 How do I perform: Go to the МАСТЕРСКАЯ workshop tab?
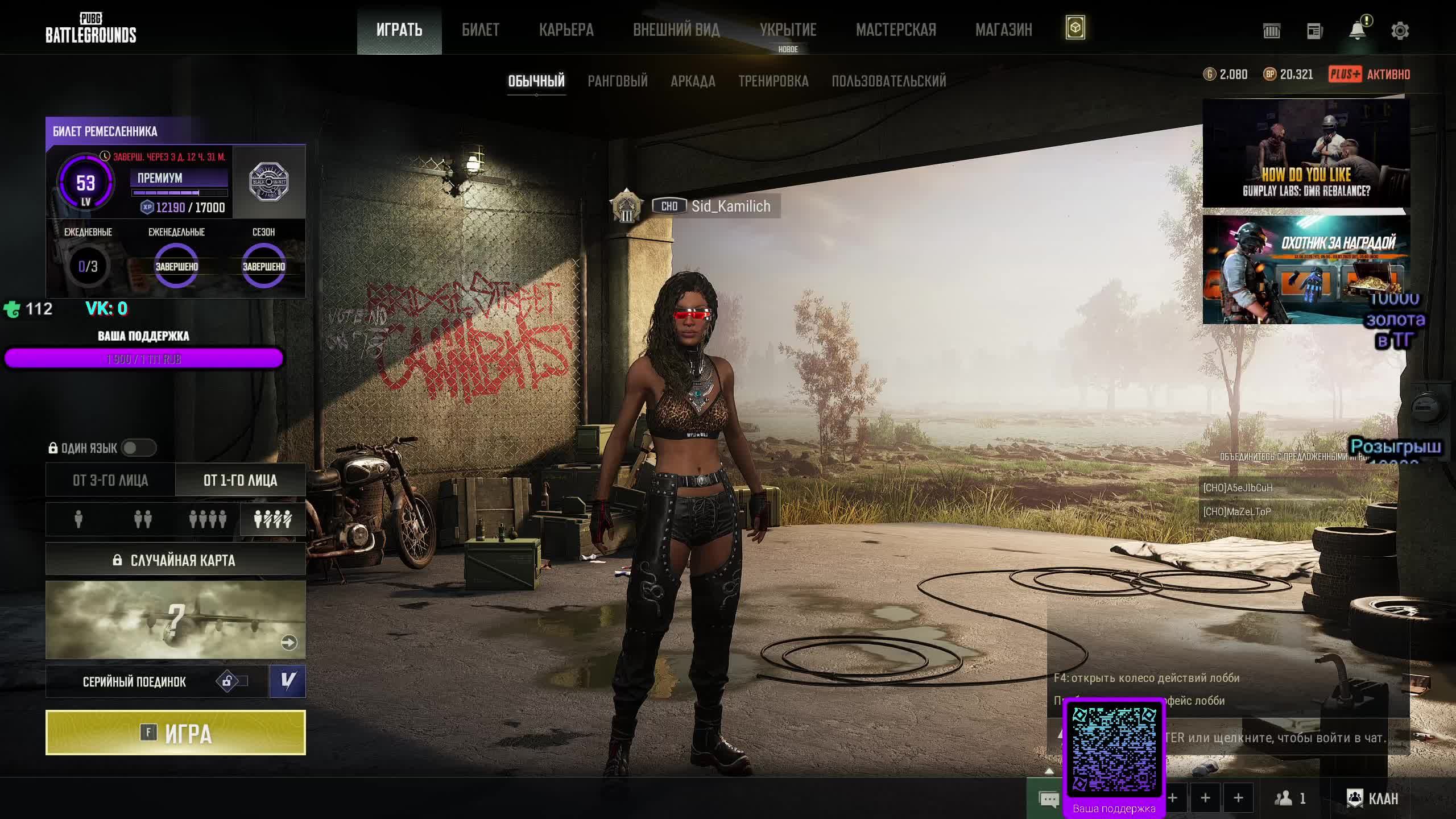coord(896,30)
